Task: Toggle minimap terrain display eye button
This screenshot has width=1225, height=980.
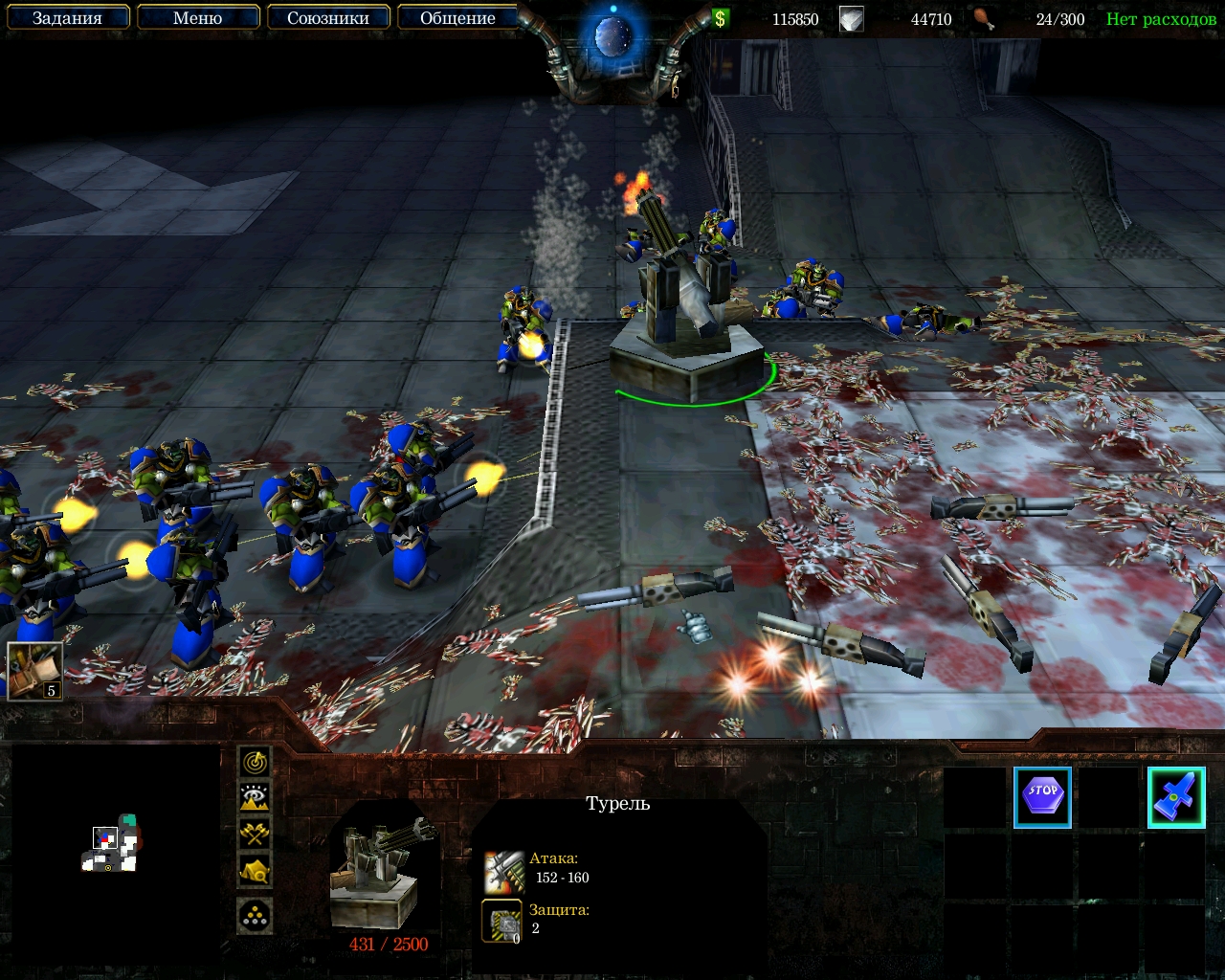Action: pyautogui.click(x=255, y=797)
